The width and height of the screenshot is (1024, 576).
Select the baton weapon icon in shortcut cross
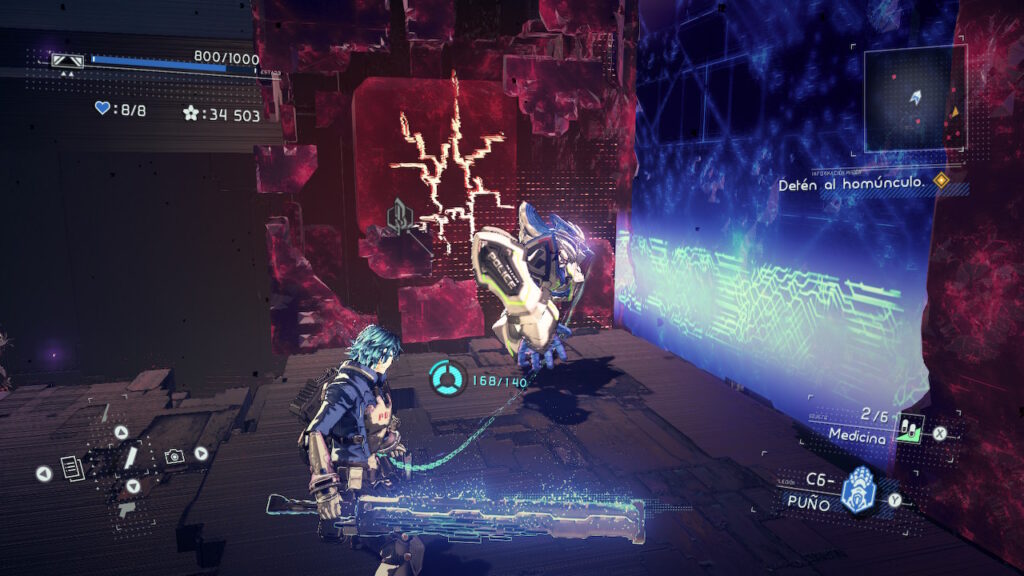click(130, 458)
